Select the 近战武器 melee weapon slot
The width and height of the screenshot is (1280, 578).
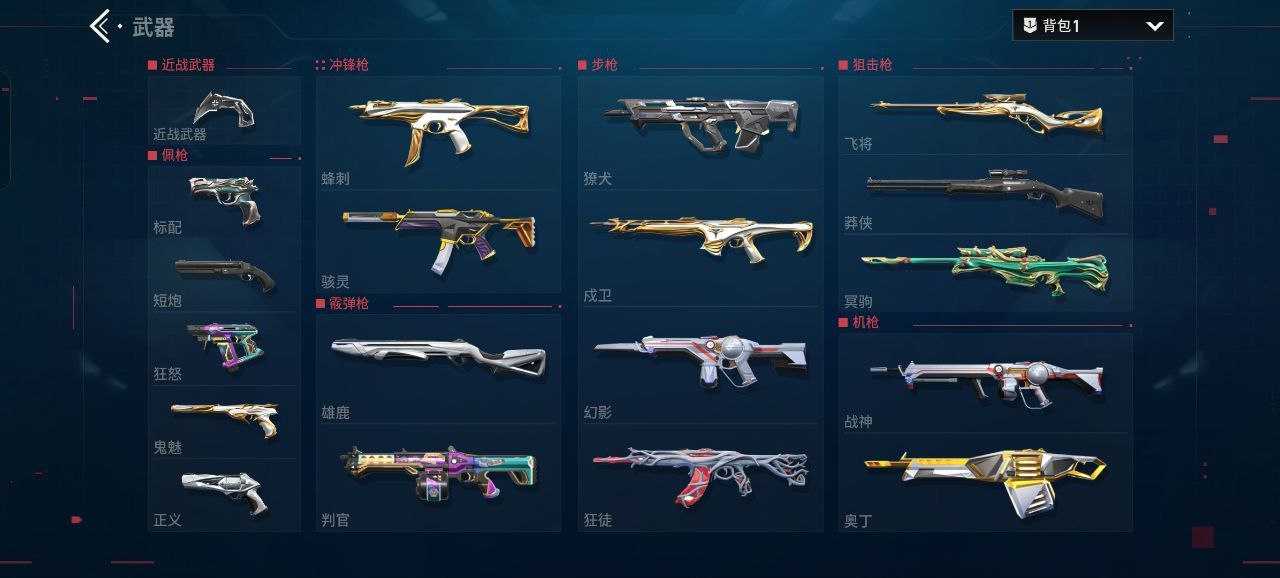(224, 110)
